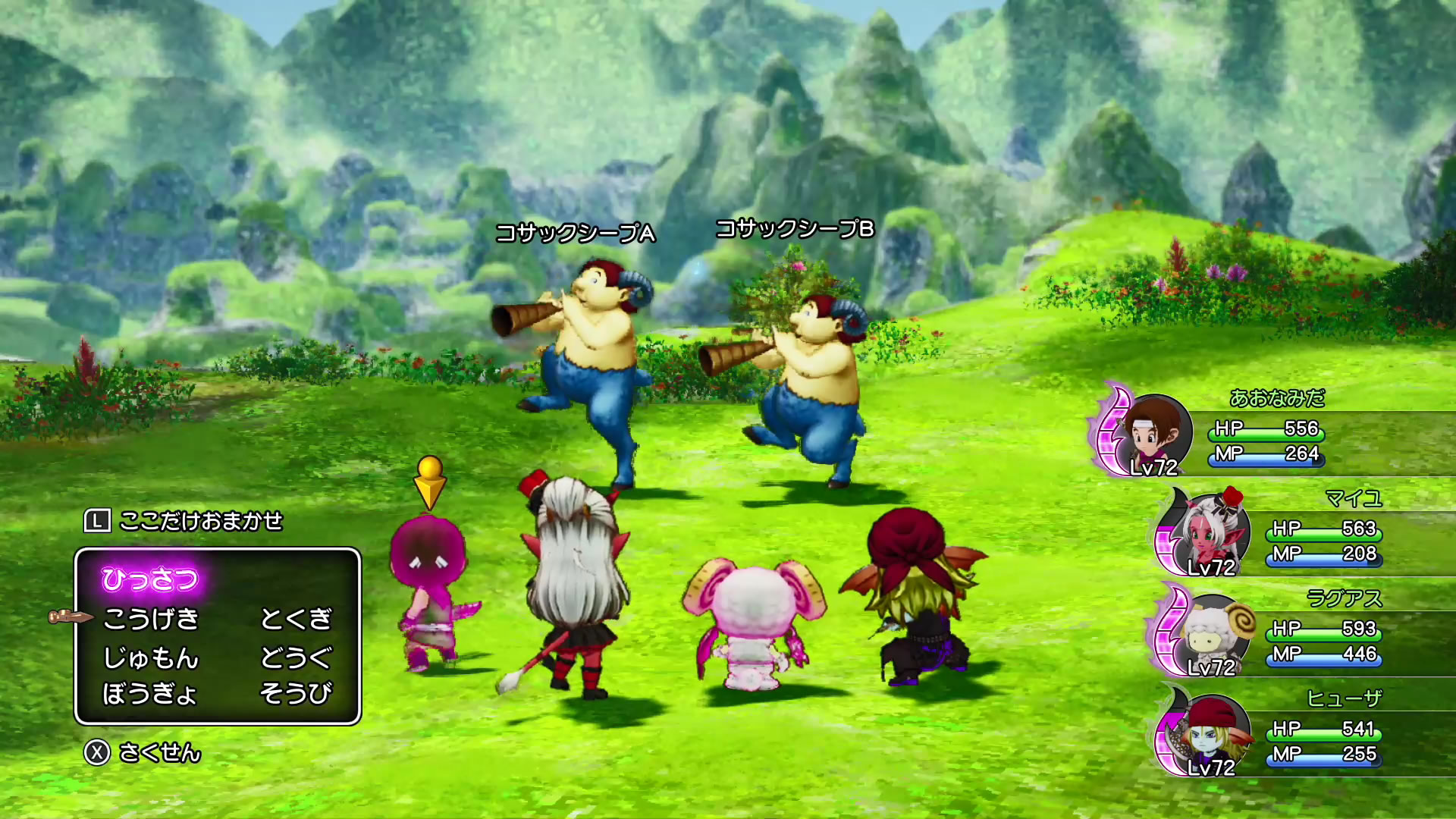Target enemy コサックシープA name label
Screen dimensions: 1456x819
pos(575,233)
